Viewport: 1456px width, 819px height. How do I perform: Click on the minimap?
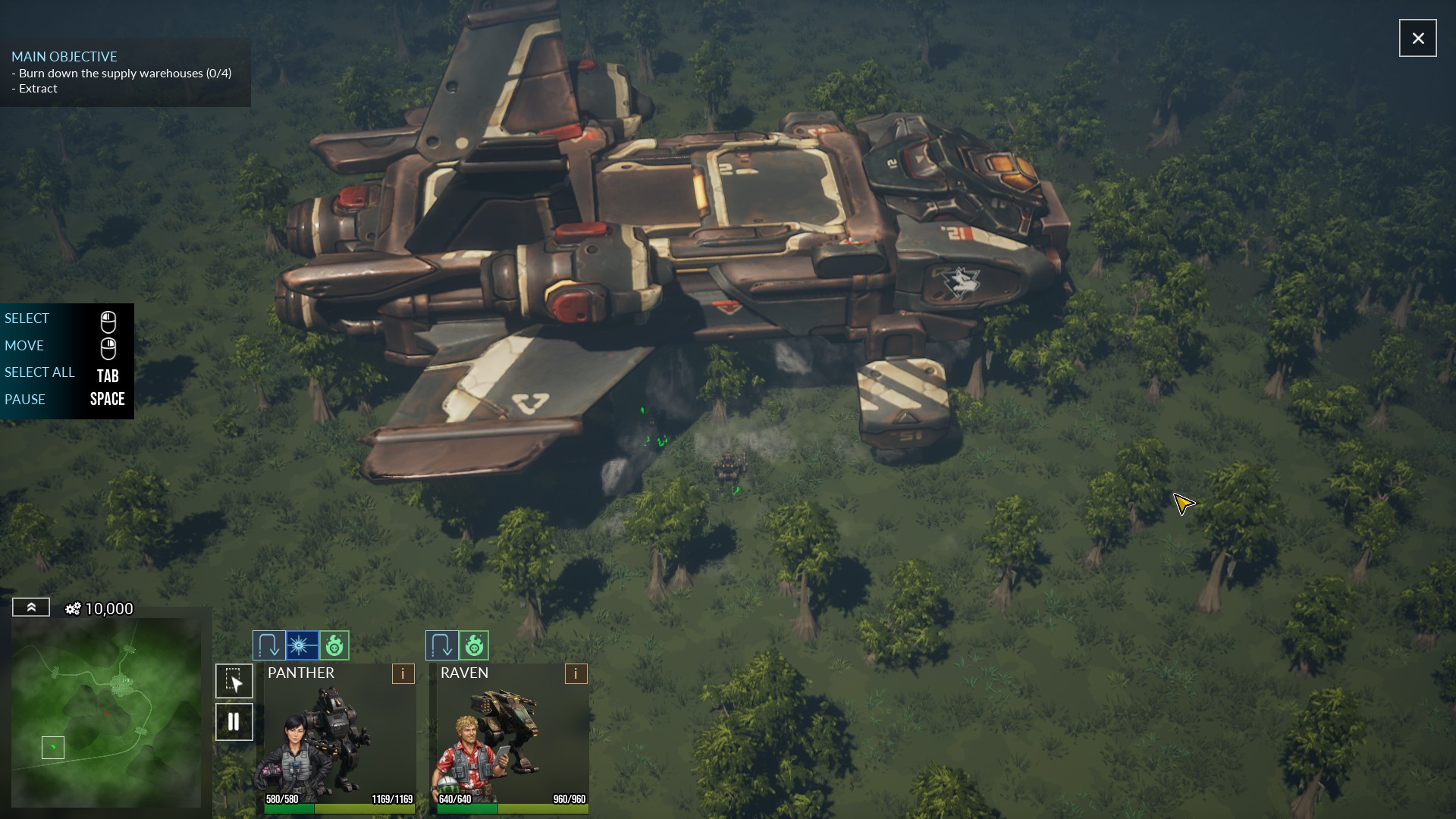click(106, 711)
